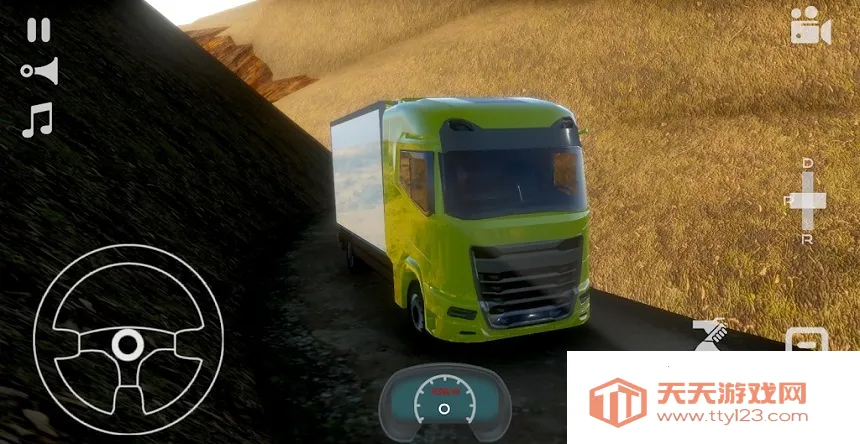
Task: Shift the gear selector to R
Action: [808, 238]
